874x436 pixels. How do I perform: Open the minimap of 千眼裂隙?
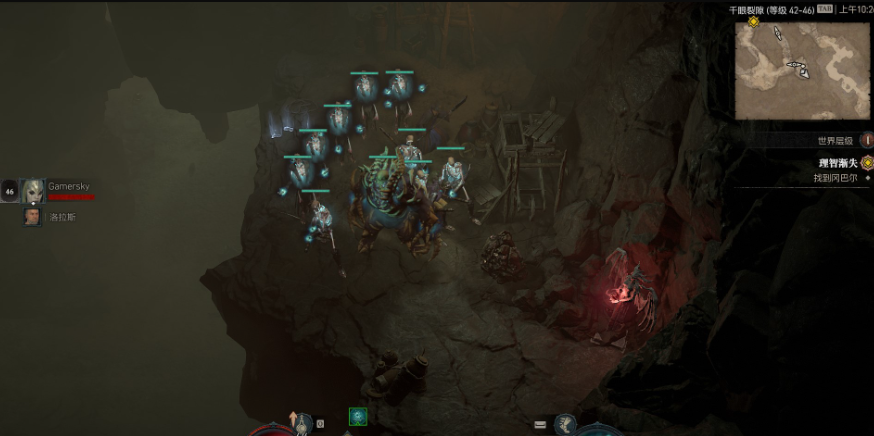[x=802, y=70]
